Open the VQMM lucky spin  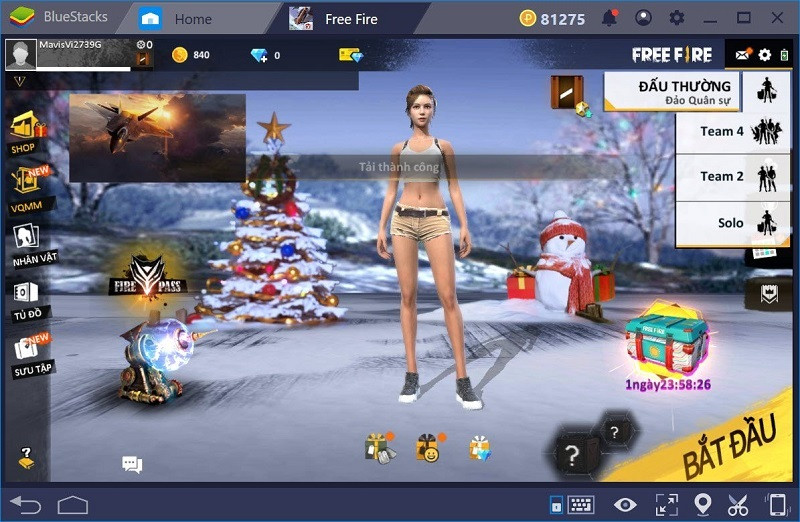tap(27, 184)
